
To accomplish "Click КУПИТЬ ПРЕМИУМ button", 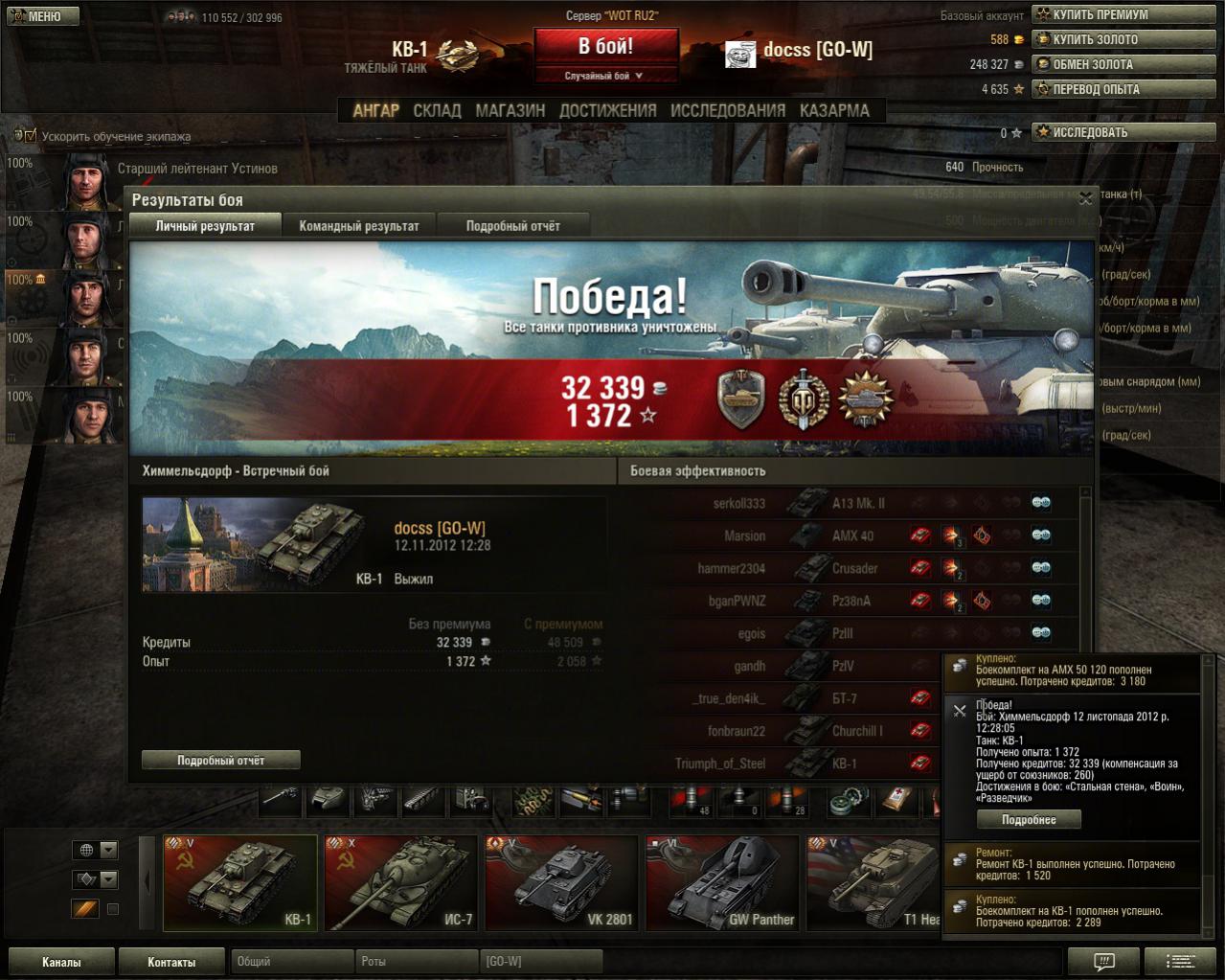I will [x=1102, y=14].
